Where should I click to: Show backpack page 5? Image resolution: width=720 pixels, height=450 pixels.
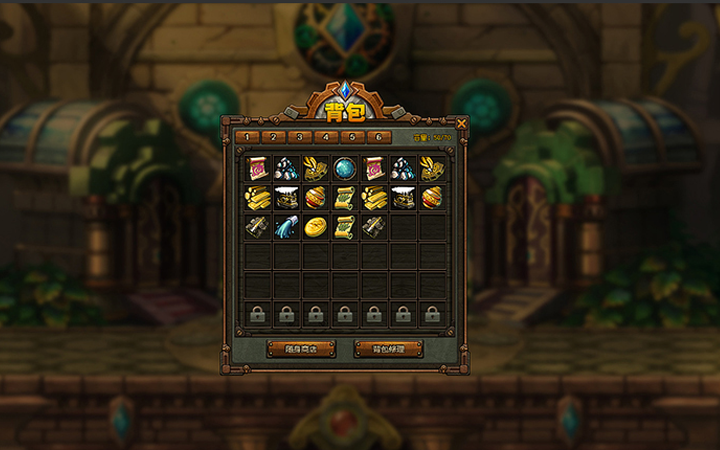(351, 137)
